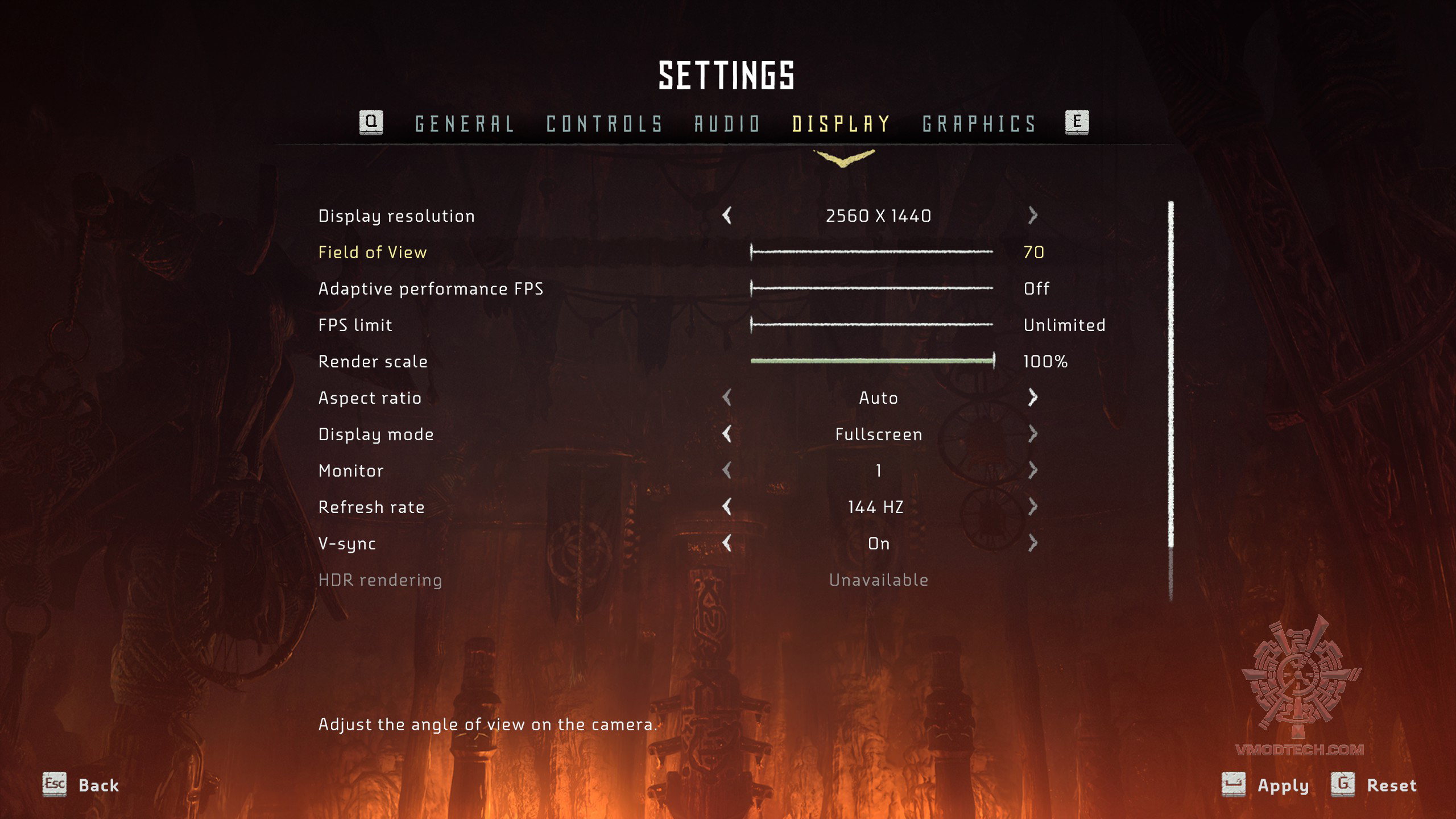Change the Render scale slider
The image size is (1456, 819).
(x=872, y=361)
